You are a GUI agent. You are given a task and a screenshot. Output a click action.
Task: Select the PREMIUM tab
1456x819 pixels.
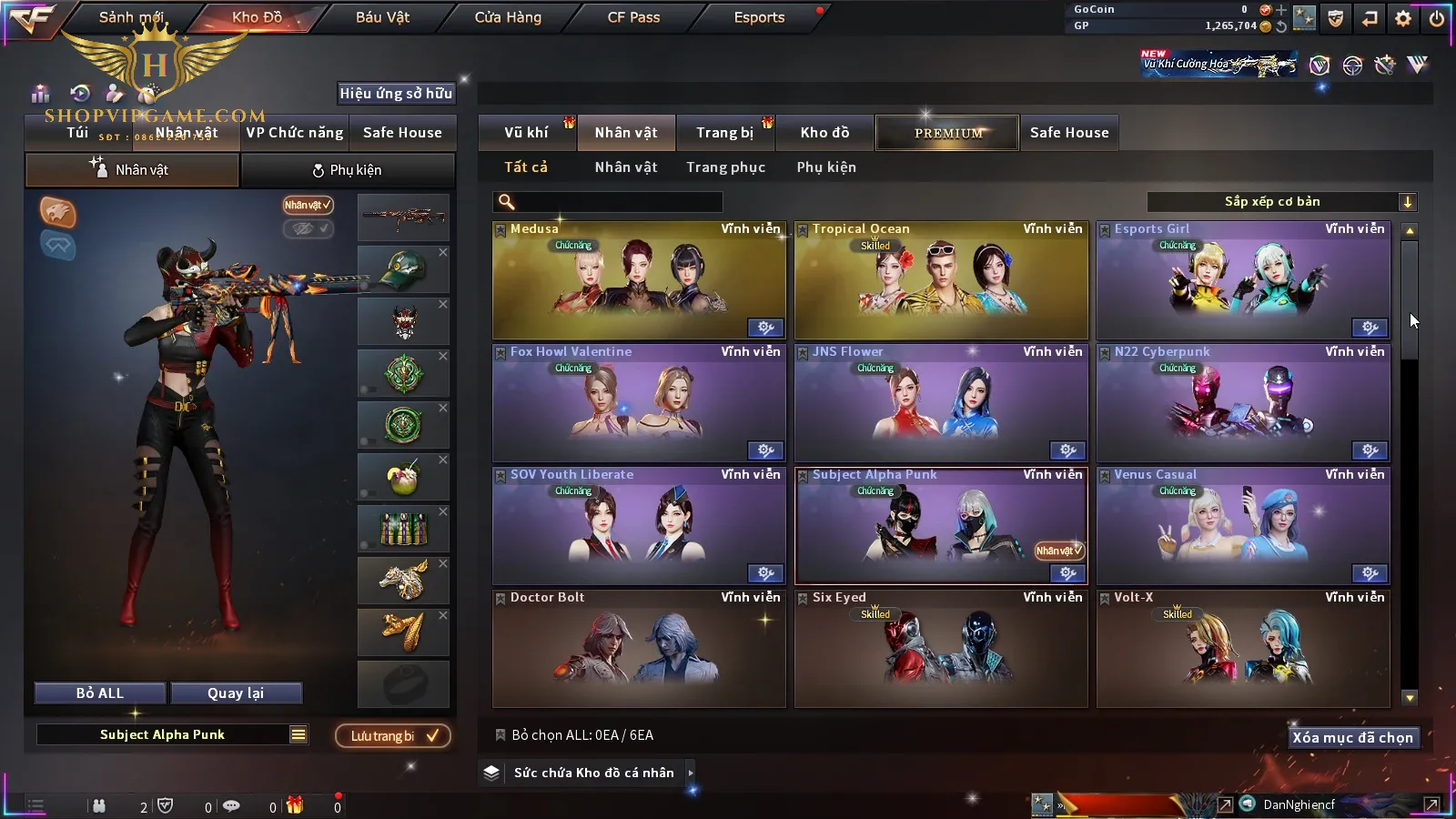pyautogui.click(x=948, y=133)
